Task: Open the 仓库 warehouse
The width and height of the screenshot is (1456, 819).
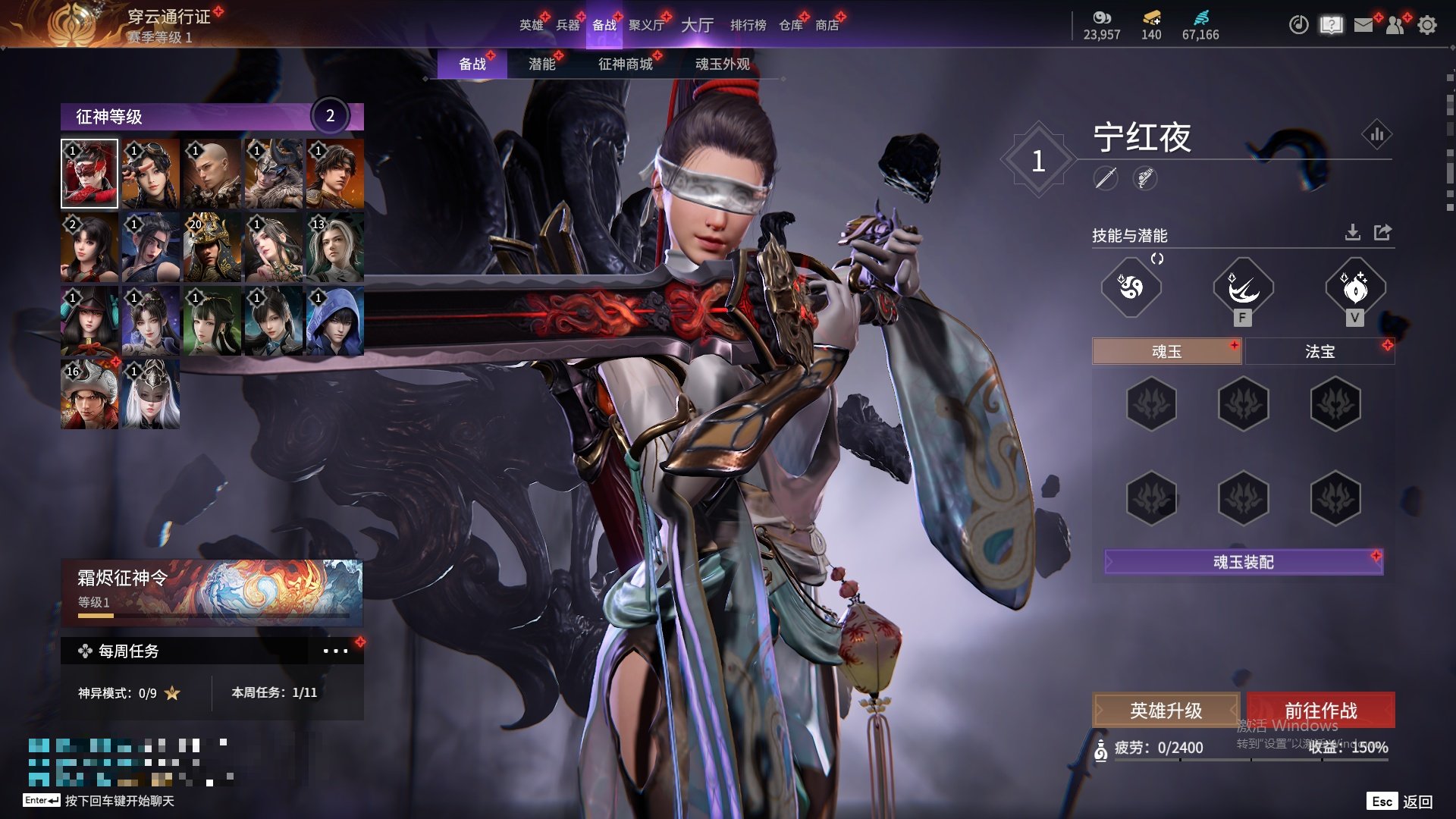Action: (790, 25)
